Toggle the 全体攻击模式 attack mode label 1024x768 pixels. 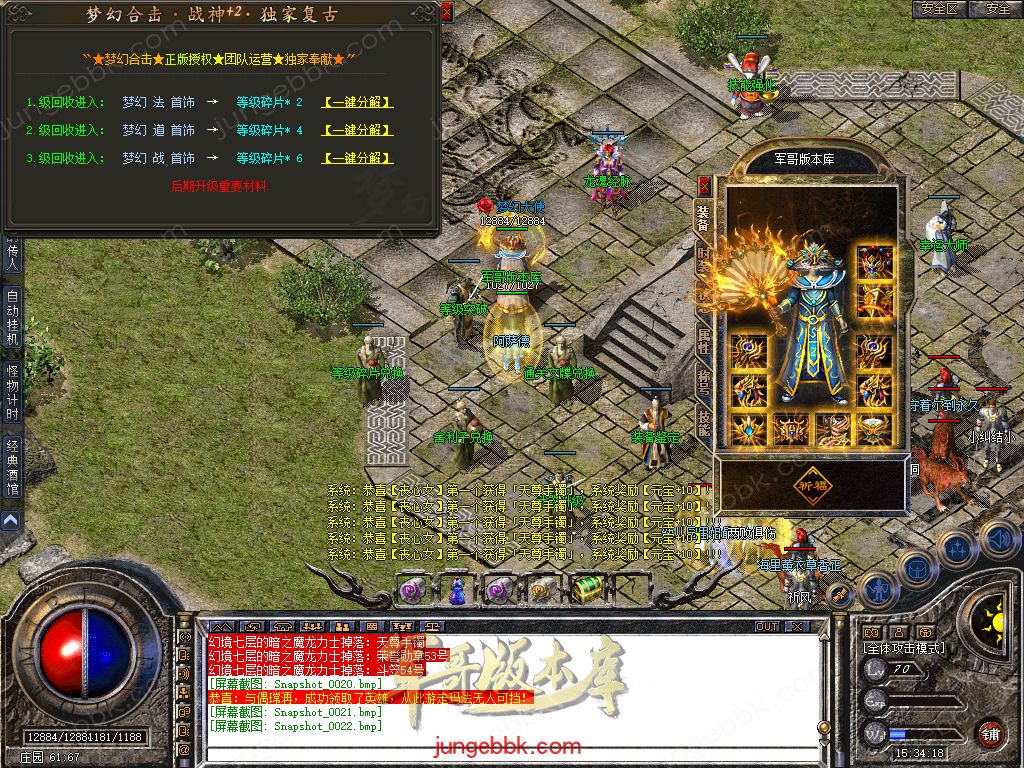coord(903,648)
